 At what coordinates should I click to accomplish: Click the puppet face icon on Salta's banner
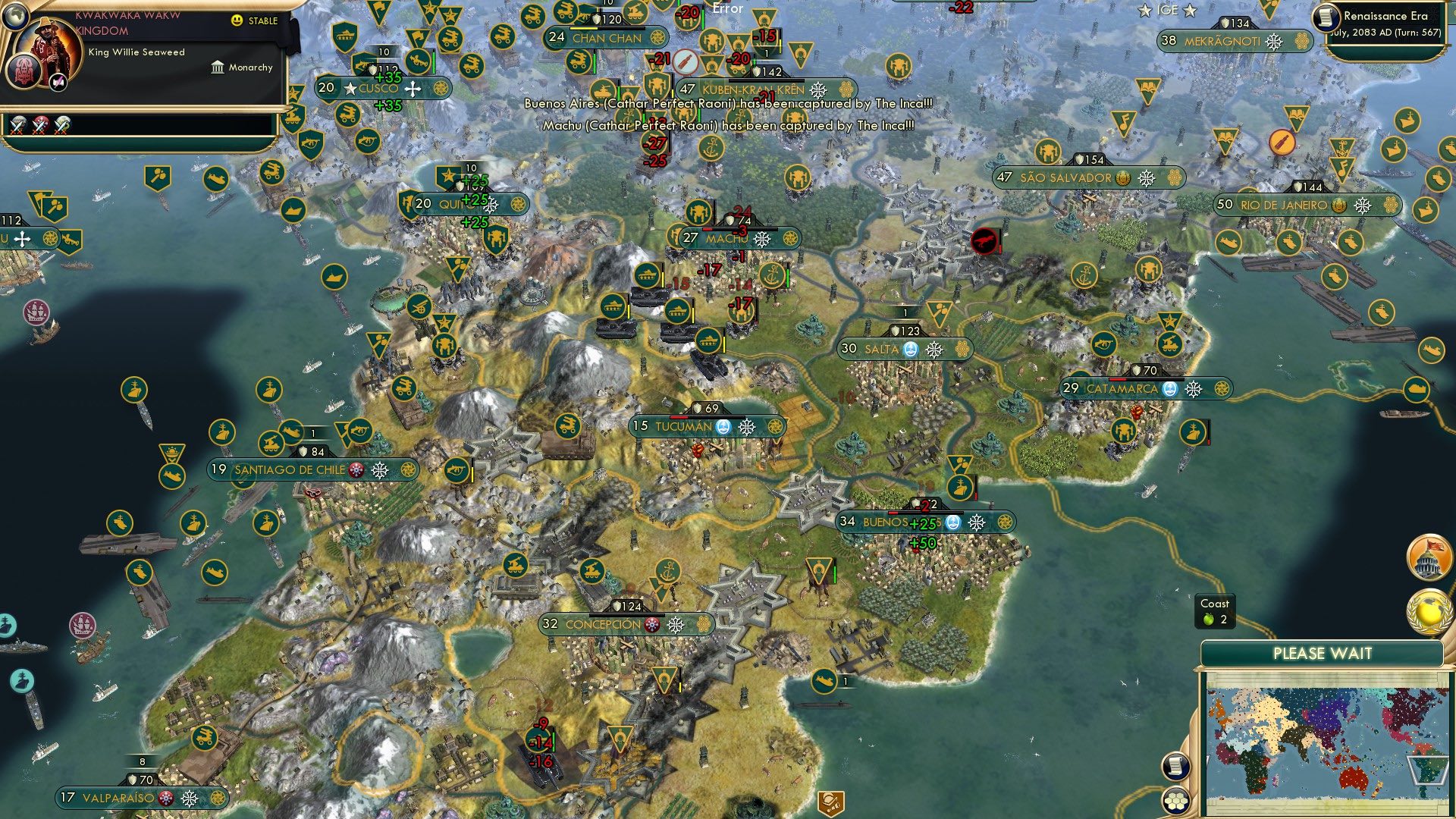pyautogui.click(x=909, y=350)
